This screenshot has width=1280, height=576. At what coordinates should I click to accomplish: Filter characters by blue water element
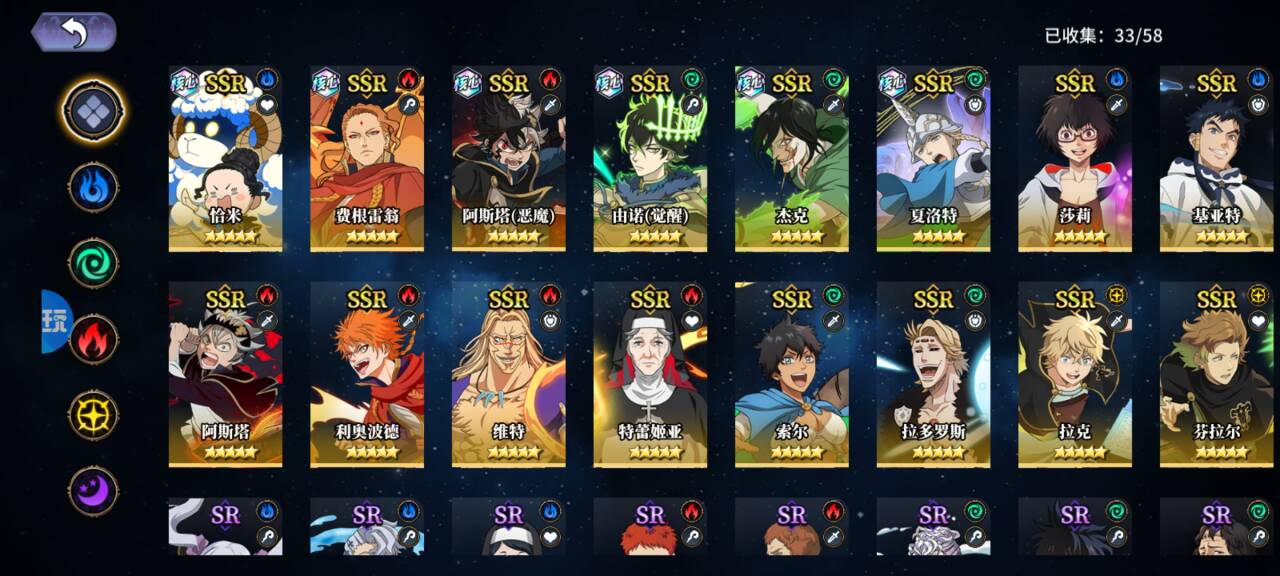pyautogui.click(x=93, y=187)
